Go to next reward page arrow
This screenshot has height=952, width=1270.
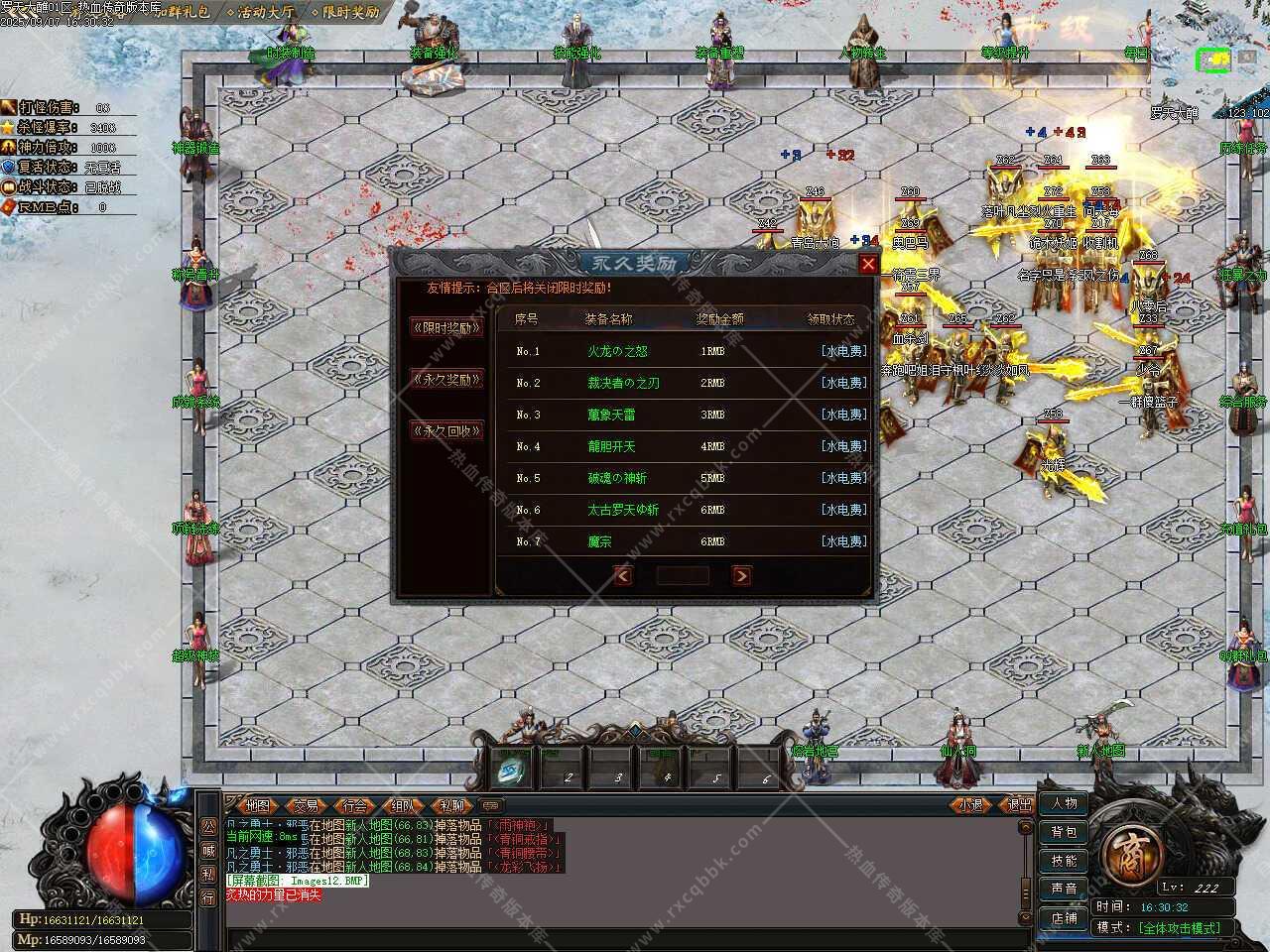(x=741, y=575)
